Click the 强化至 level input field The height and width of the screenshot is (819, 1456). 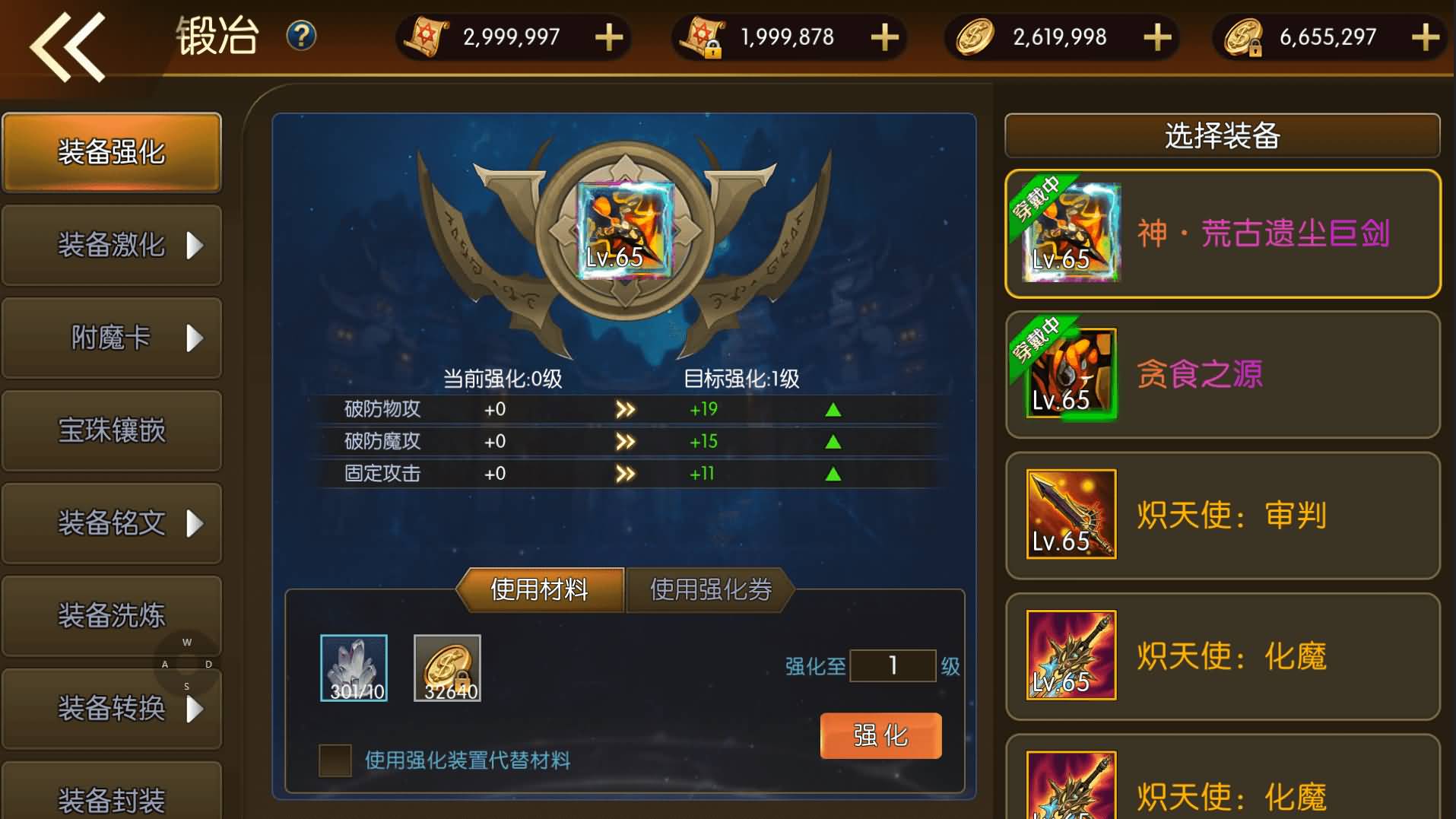pyautogui.click(x=893, y=665)
